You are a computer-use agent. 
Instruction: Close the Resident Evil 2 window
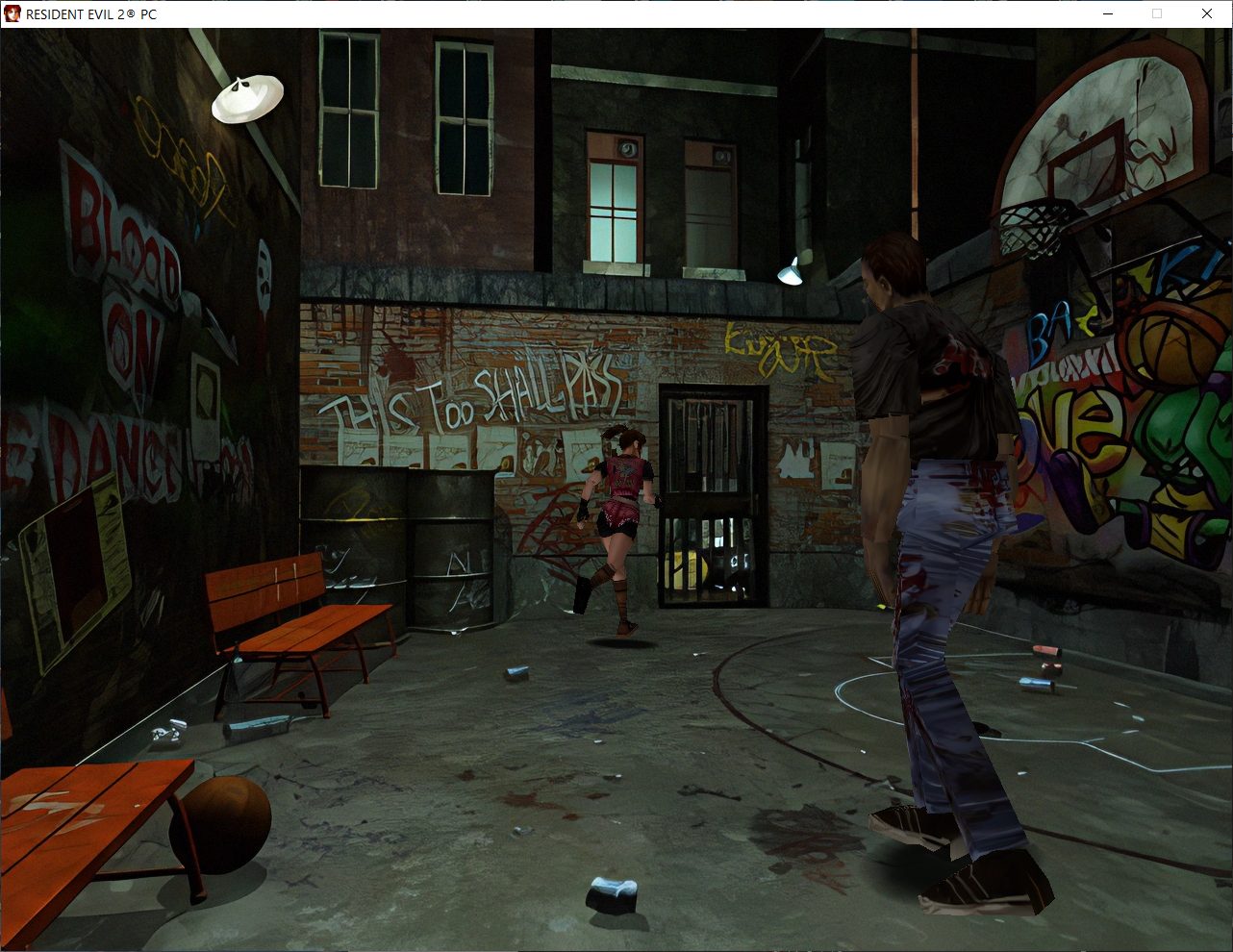[1207, 13]
